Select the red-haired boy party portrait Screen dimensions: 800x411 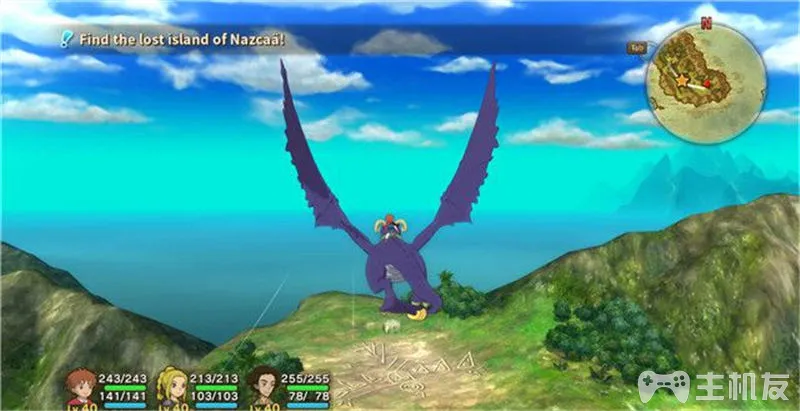[80, 387]
